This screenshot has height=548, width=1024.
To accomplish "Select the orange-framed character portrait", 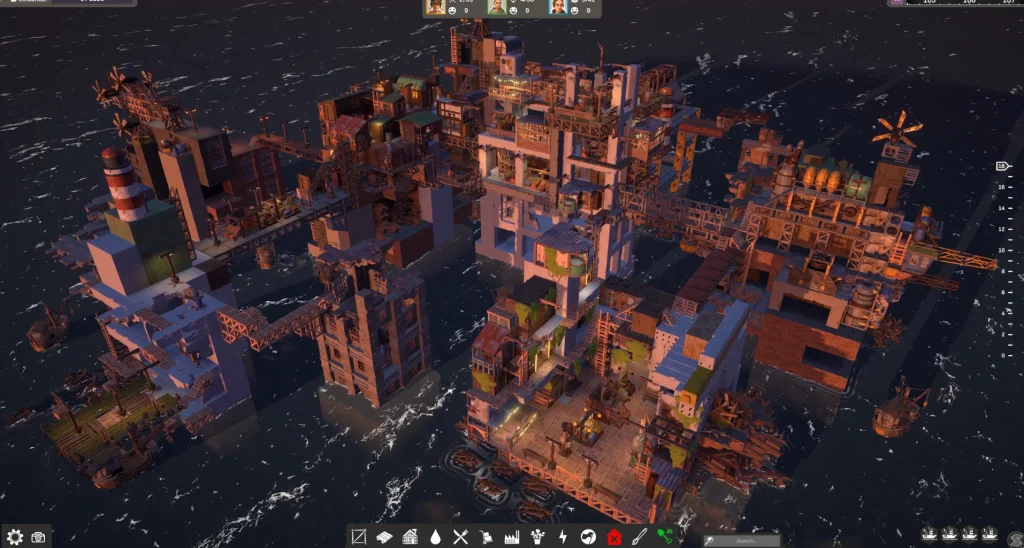I will [436, 7].
